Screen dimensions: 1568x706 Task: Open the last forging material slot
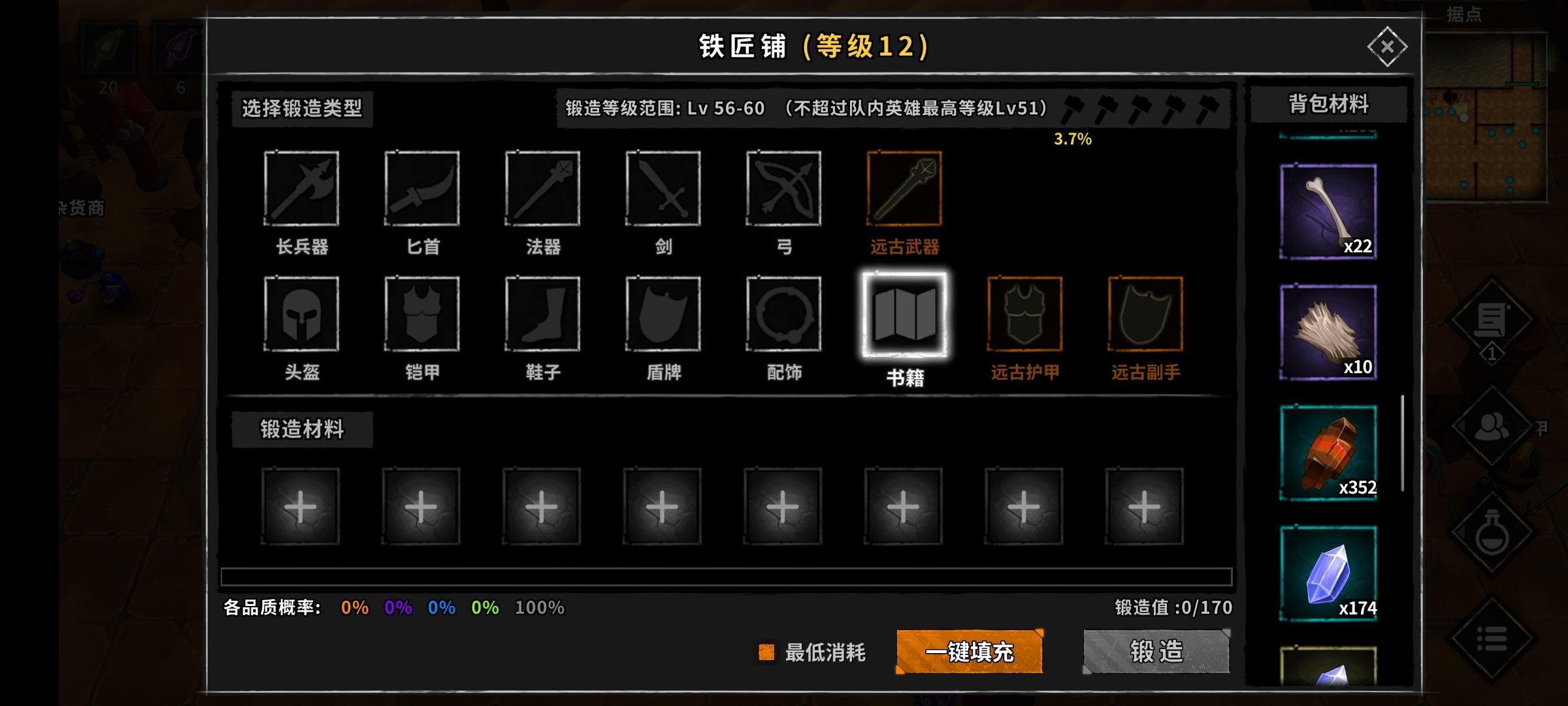coord(1145,505)
